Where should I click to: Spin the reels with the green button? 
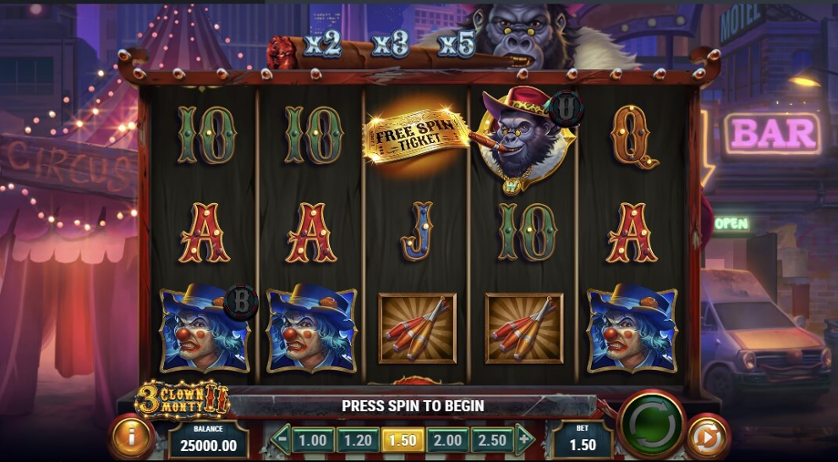pos(651,426)
